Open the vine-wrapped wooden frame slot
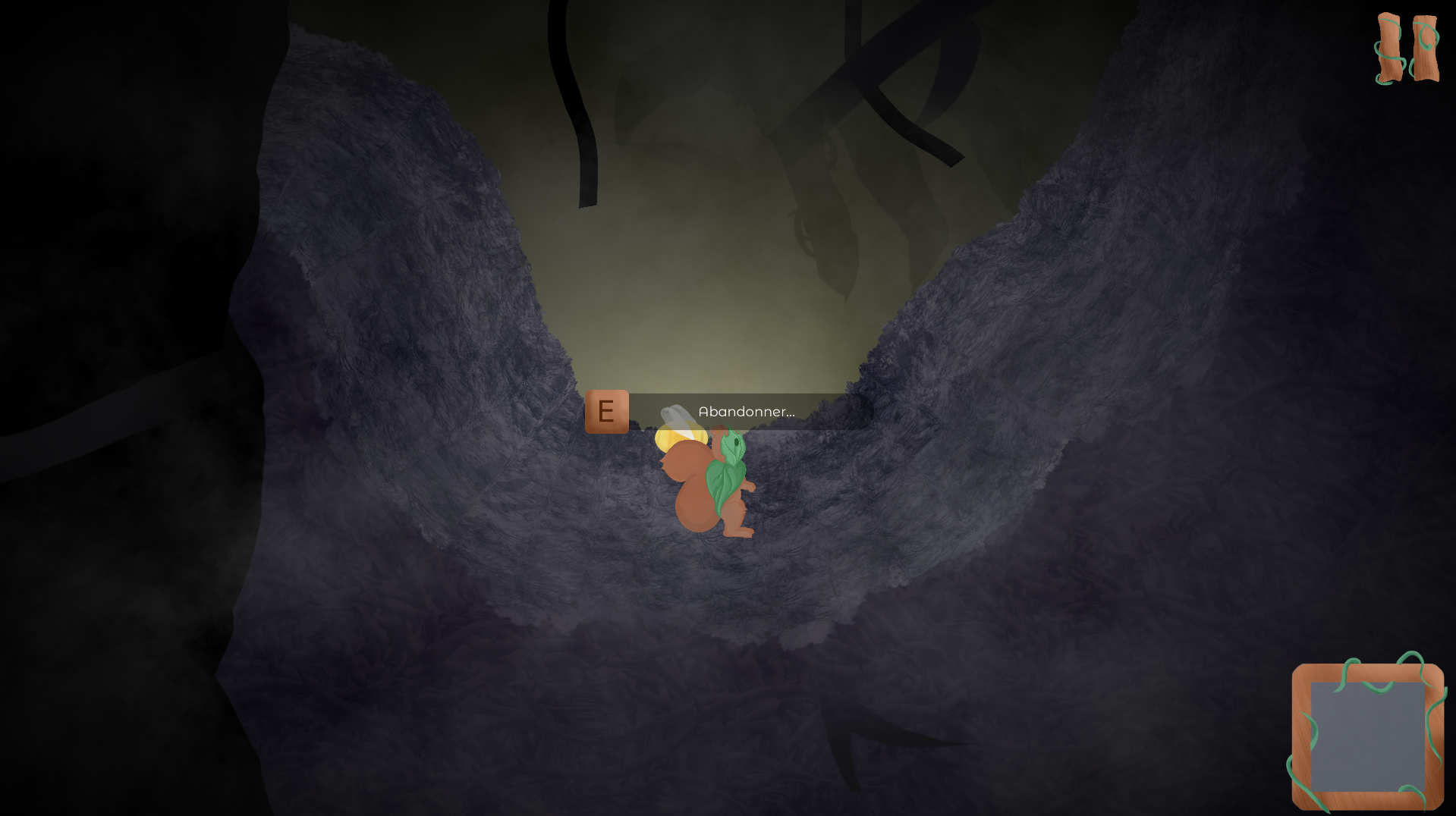The height and width of the screenshot is (816, 1456). (1367, 735)
